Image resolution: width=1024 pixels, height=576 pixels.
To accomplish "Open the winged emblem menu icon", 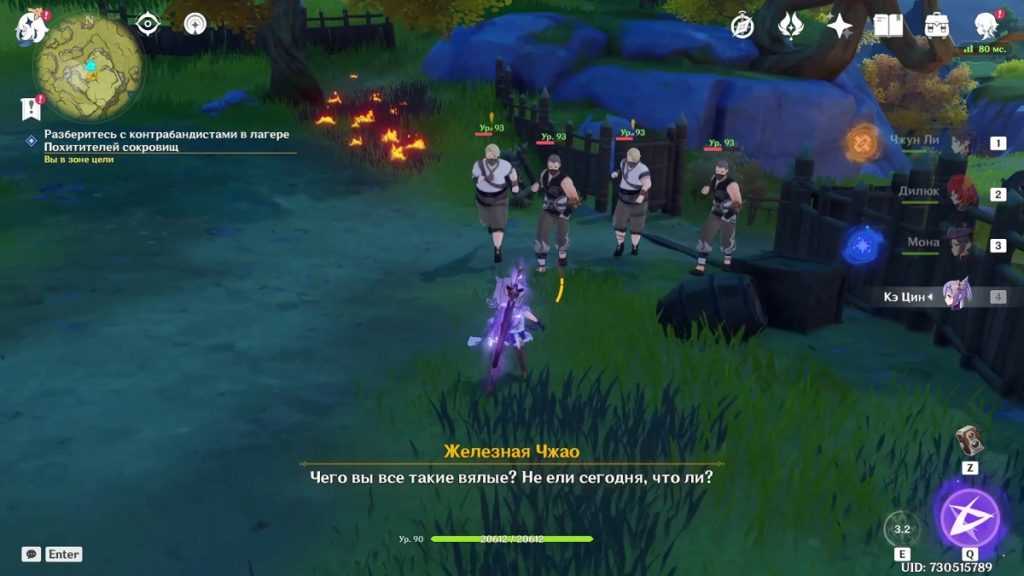I will (x=791, y=26).
